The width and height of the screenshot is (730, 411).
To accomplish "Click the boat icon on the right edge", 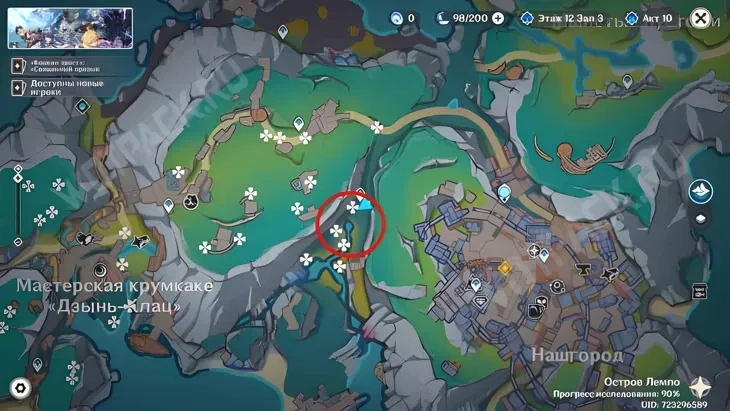I will 700,190.
